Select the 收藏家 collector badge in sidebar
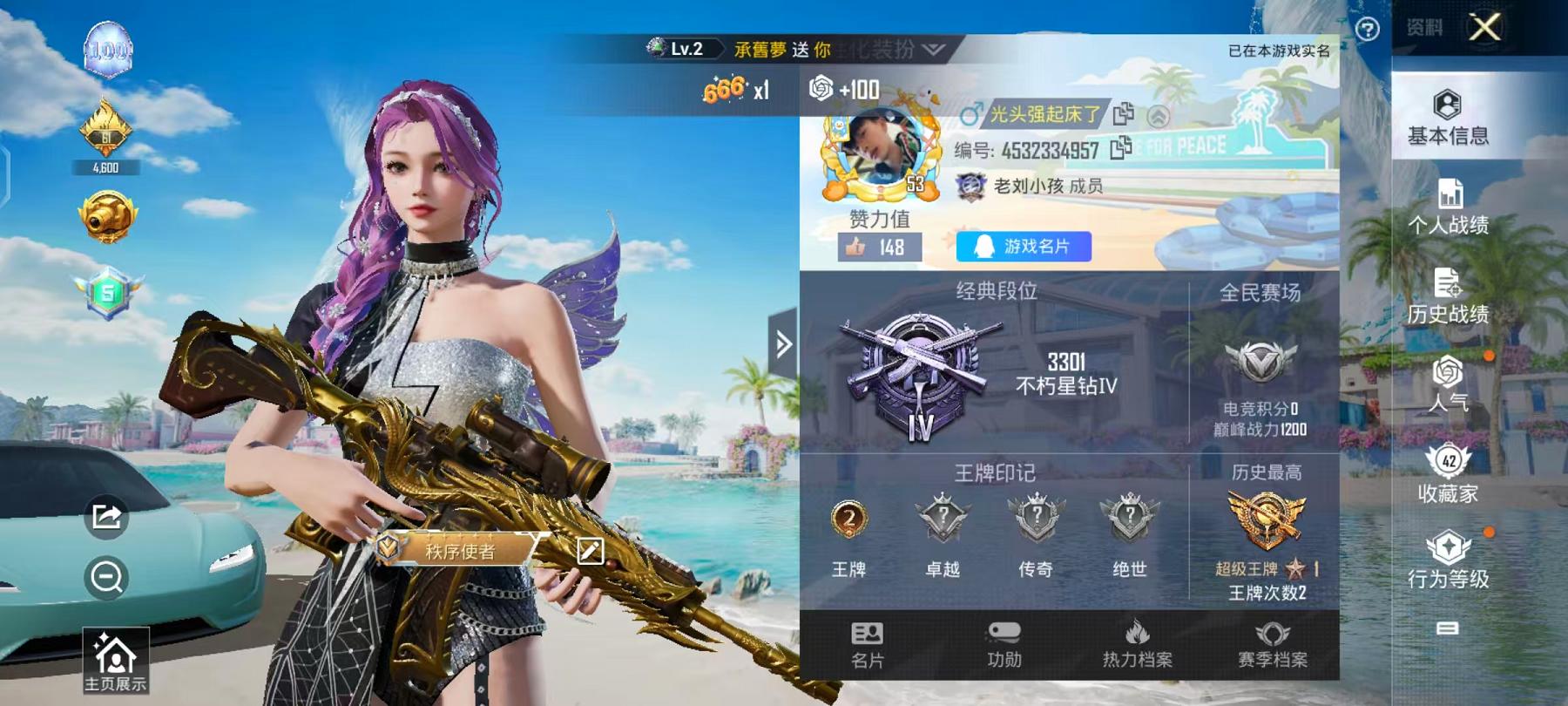This screenshot has width=1568, height=706. [x=1450, y=471]
